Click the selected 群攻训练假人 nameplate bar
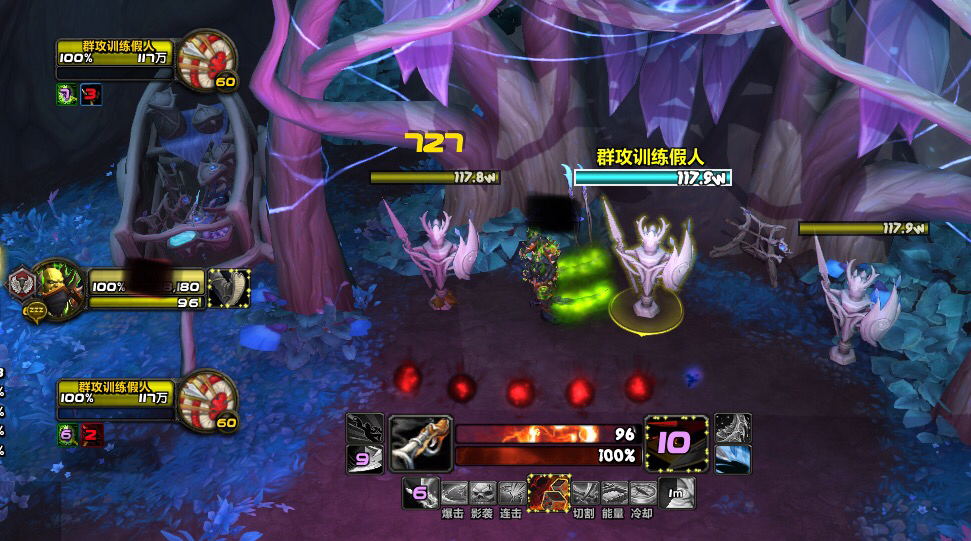The width and height of the screenshot is (971, 541). [x=652, y=178]
